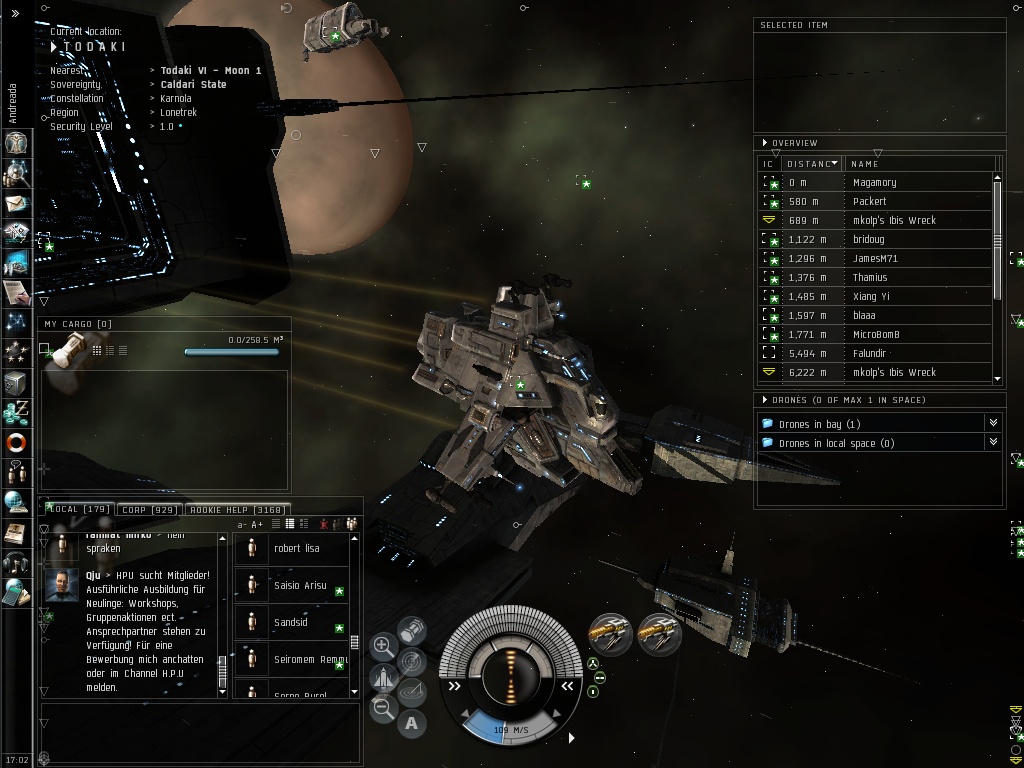Select bridoug in the overview list
The image size is (1024, 768).
coord(868,239)
